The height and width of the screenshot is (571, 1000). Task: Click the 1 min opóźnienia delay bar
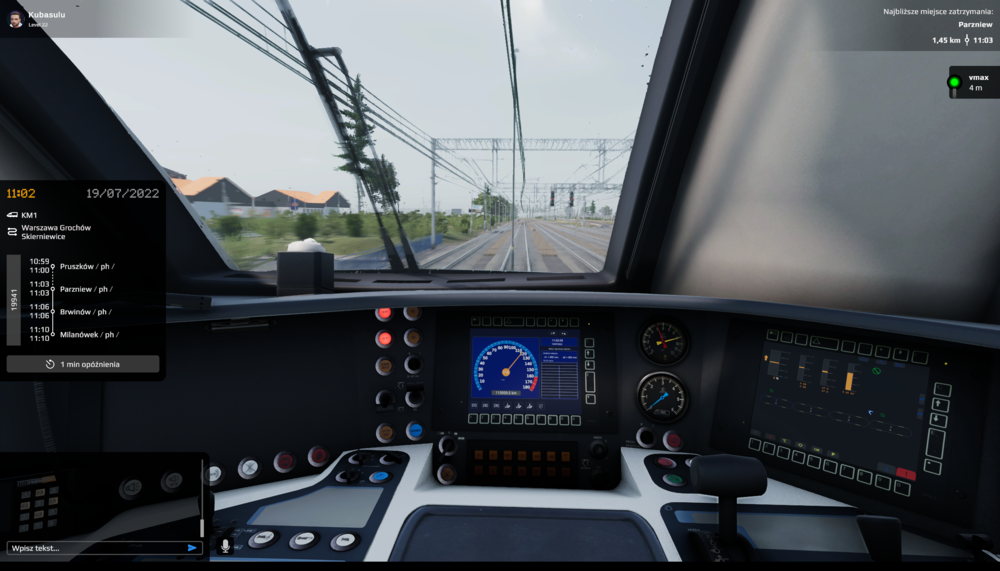click(83, 364)
